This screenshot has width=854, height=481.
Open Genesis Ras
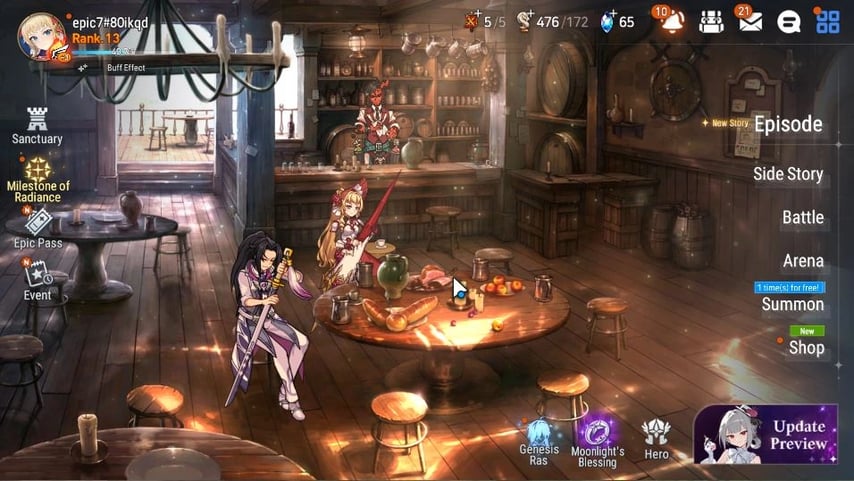point(539,440)
